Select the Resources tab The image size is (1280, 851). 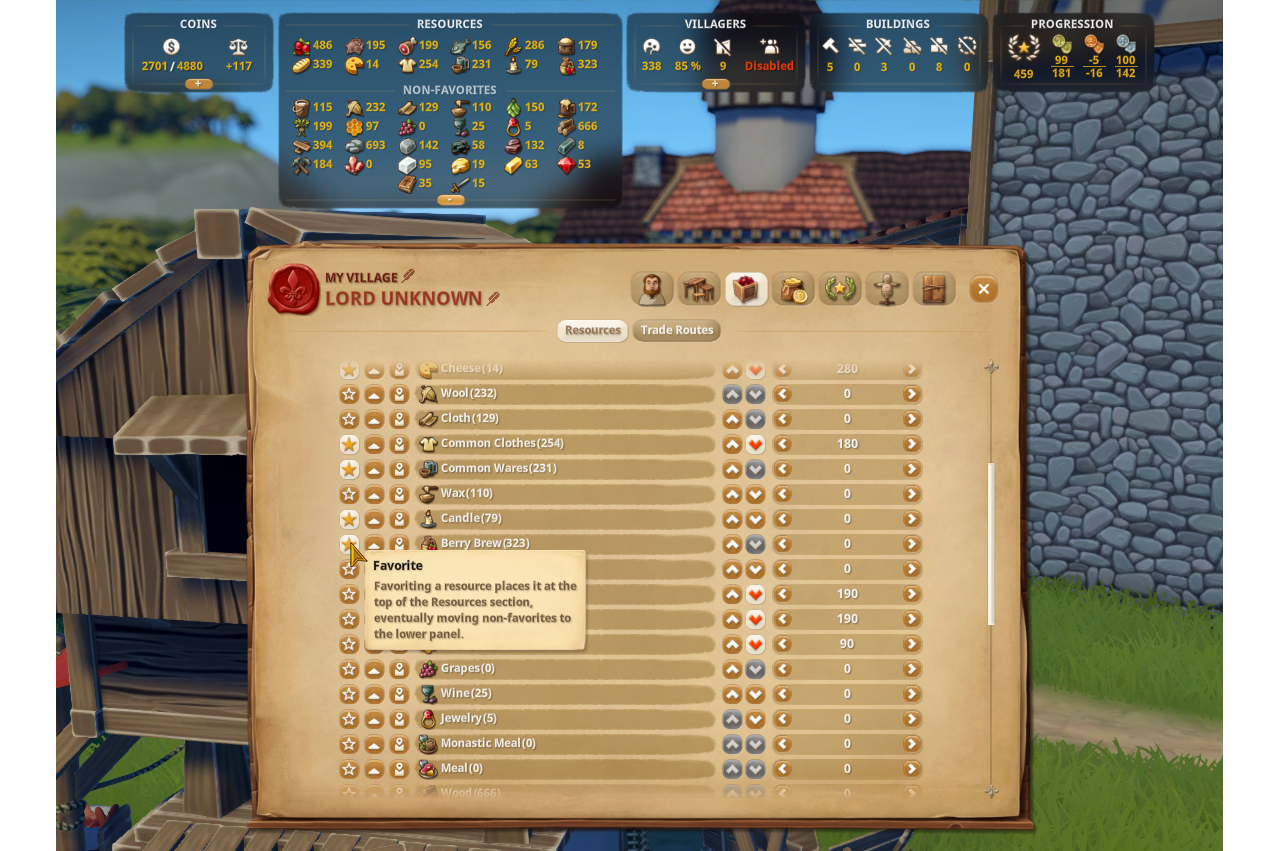pyautogui.click(x=592, y=330)
